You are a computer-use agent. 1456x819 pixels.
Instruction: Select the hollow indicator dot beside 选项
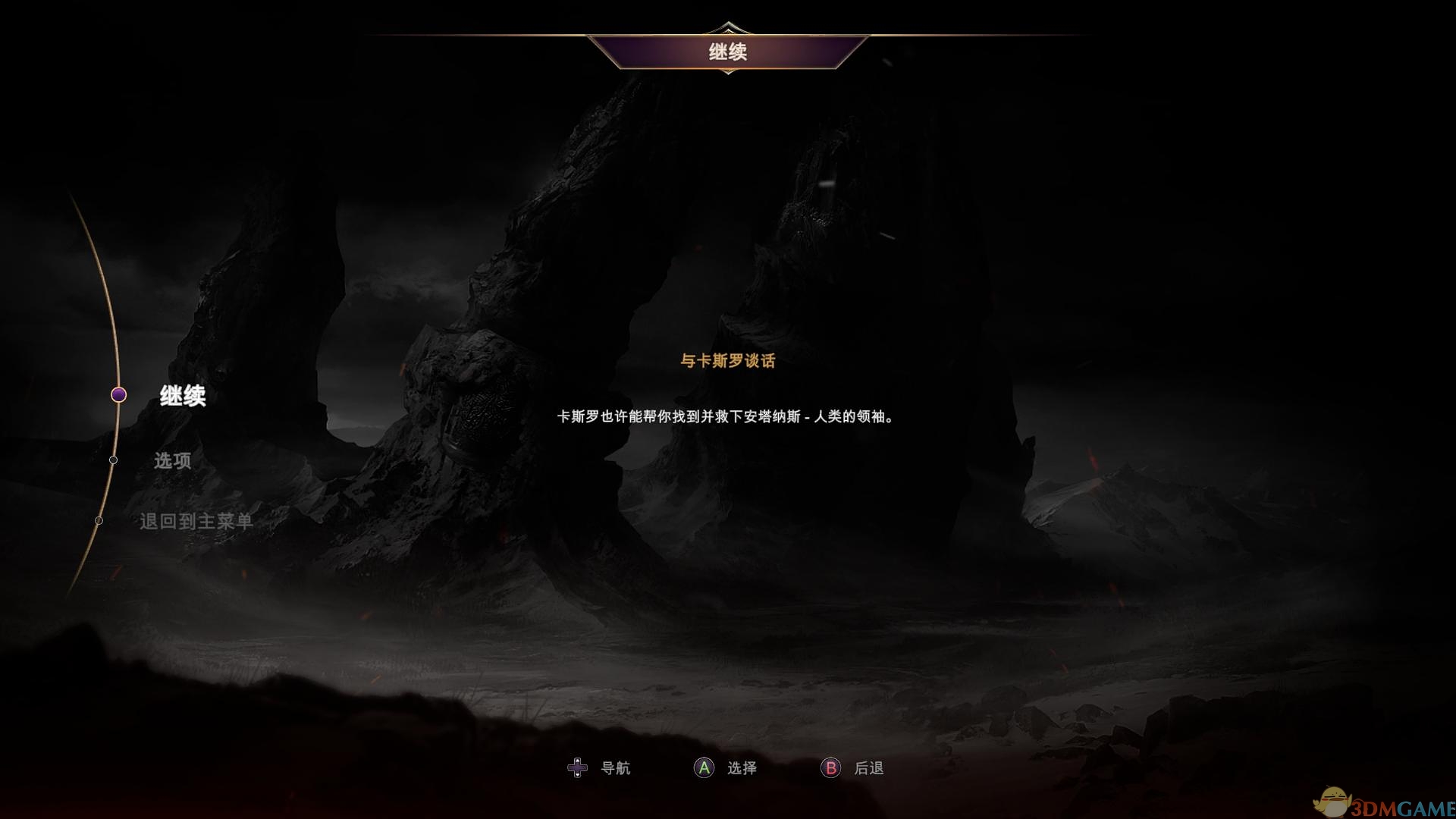(x=114, y=460)
